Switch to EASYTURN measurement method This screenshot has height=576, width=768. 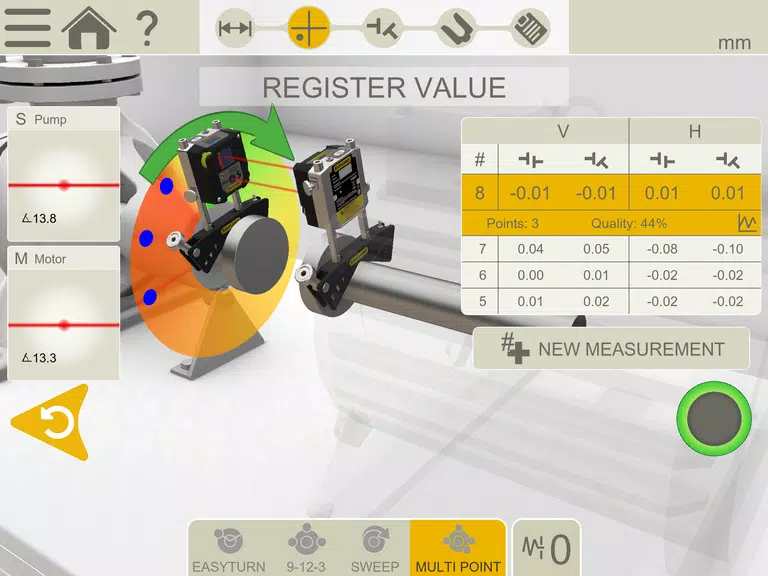point(228,548)
